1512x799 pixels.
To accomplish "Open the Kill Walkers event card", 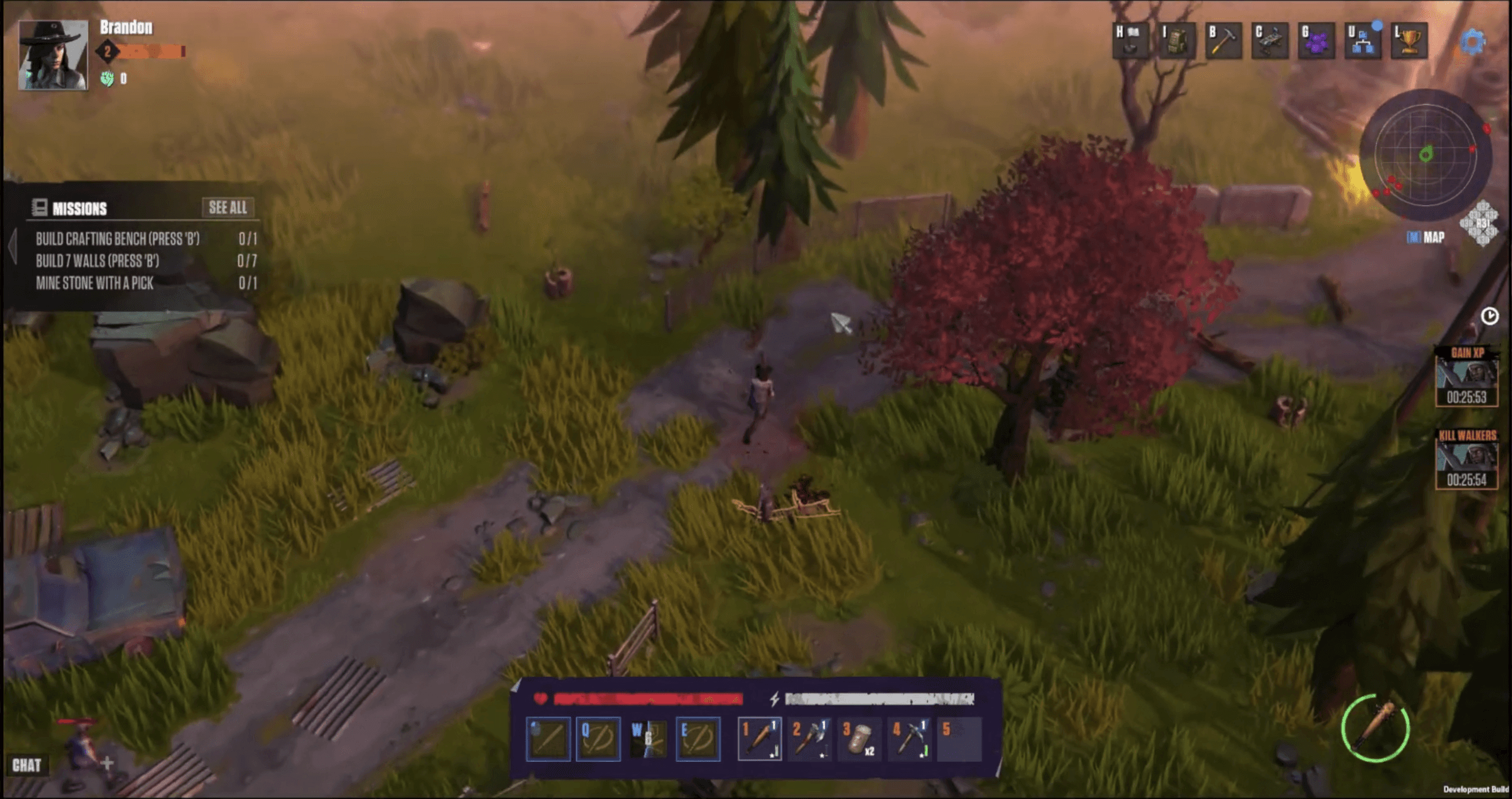I will pos(1467,460).
